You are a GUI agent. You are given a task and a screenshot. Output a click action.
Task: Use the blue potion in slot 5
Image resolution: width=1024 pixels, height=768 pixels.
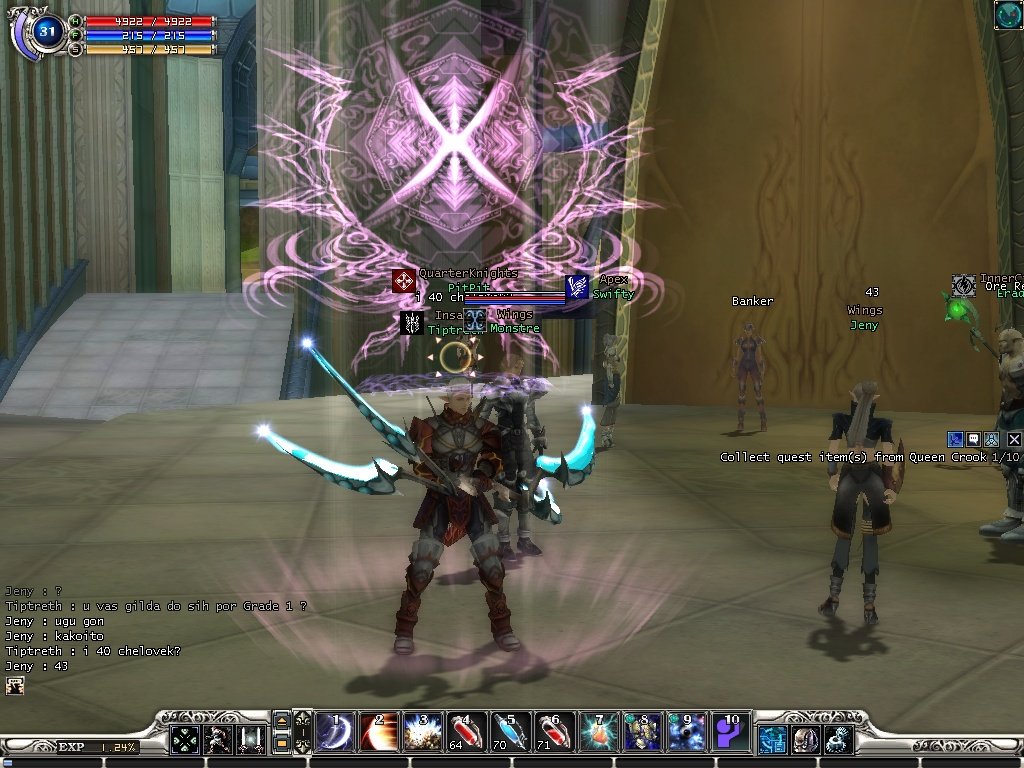coord(508,733)
